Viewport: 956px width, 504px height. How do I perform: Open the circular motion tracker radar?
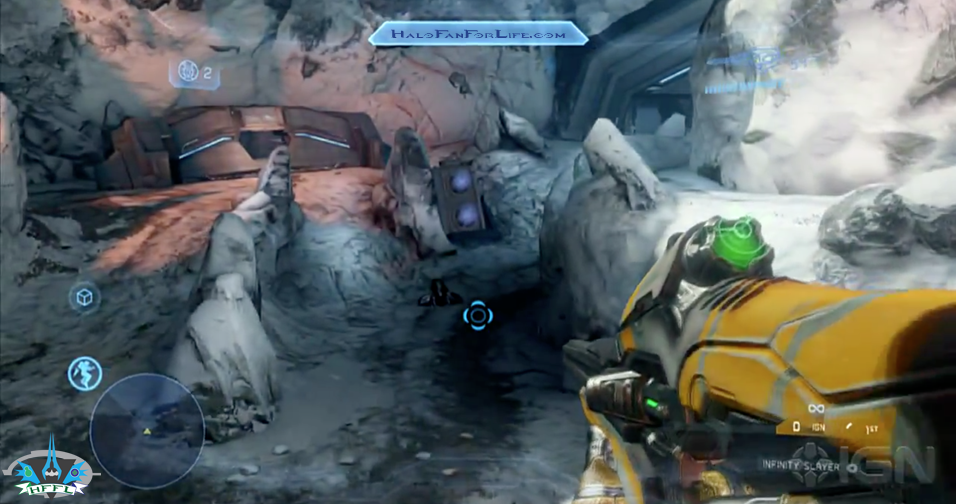(147, 431)
